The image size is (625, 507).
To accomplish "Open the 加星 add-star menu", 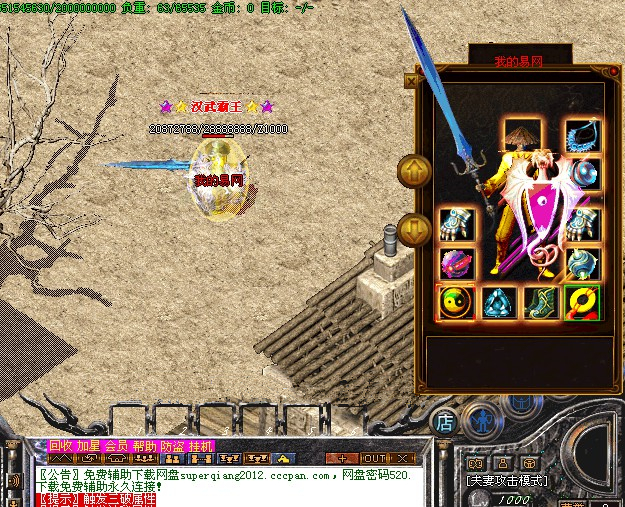I will [x=89, y=446].
